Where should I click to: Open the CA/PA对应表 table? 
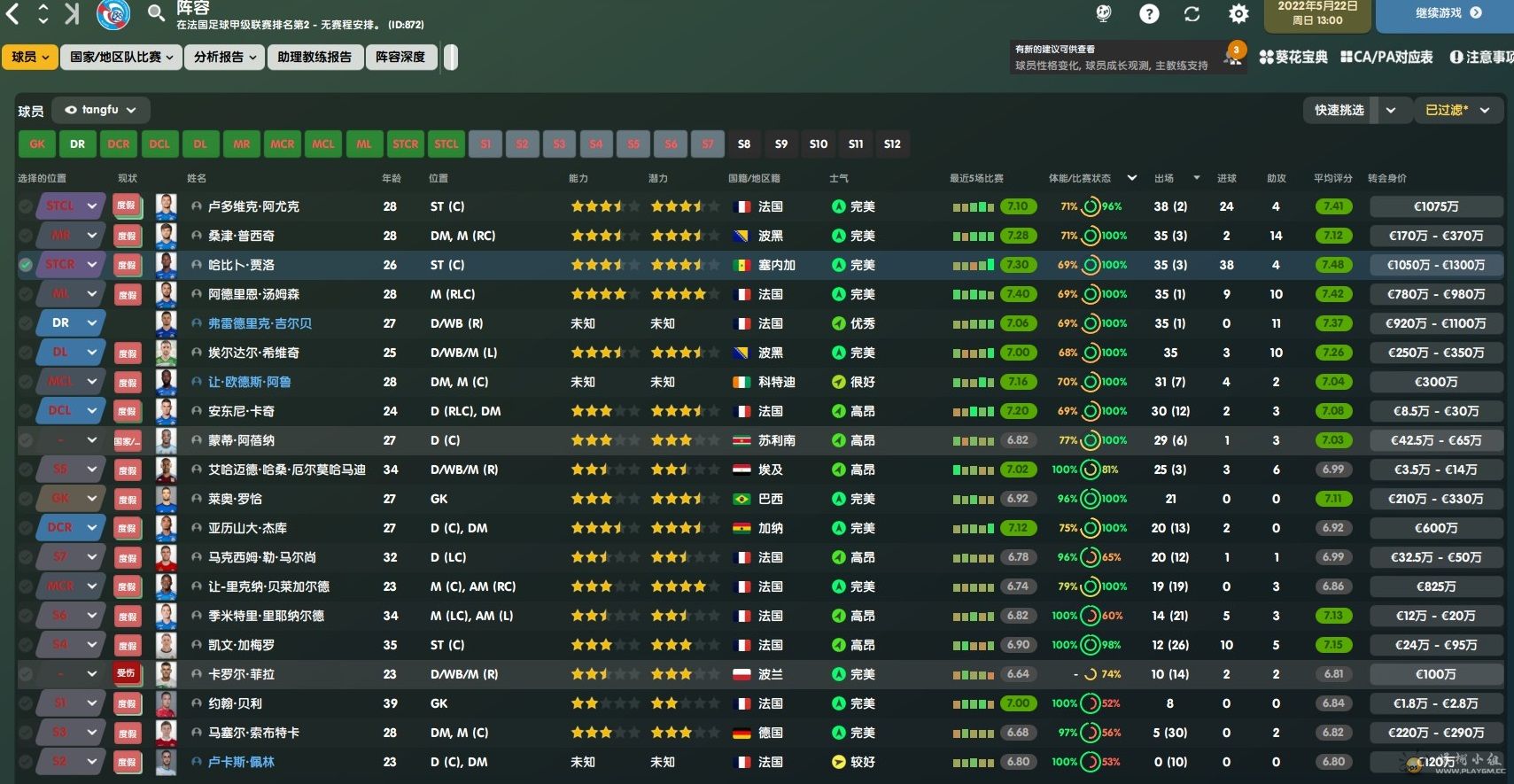click(1386, 57)
